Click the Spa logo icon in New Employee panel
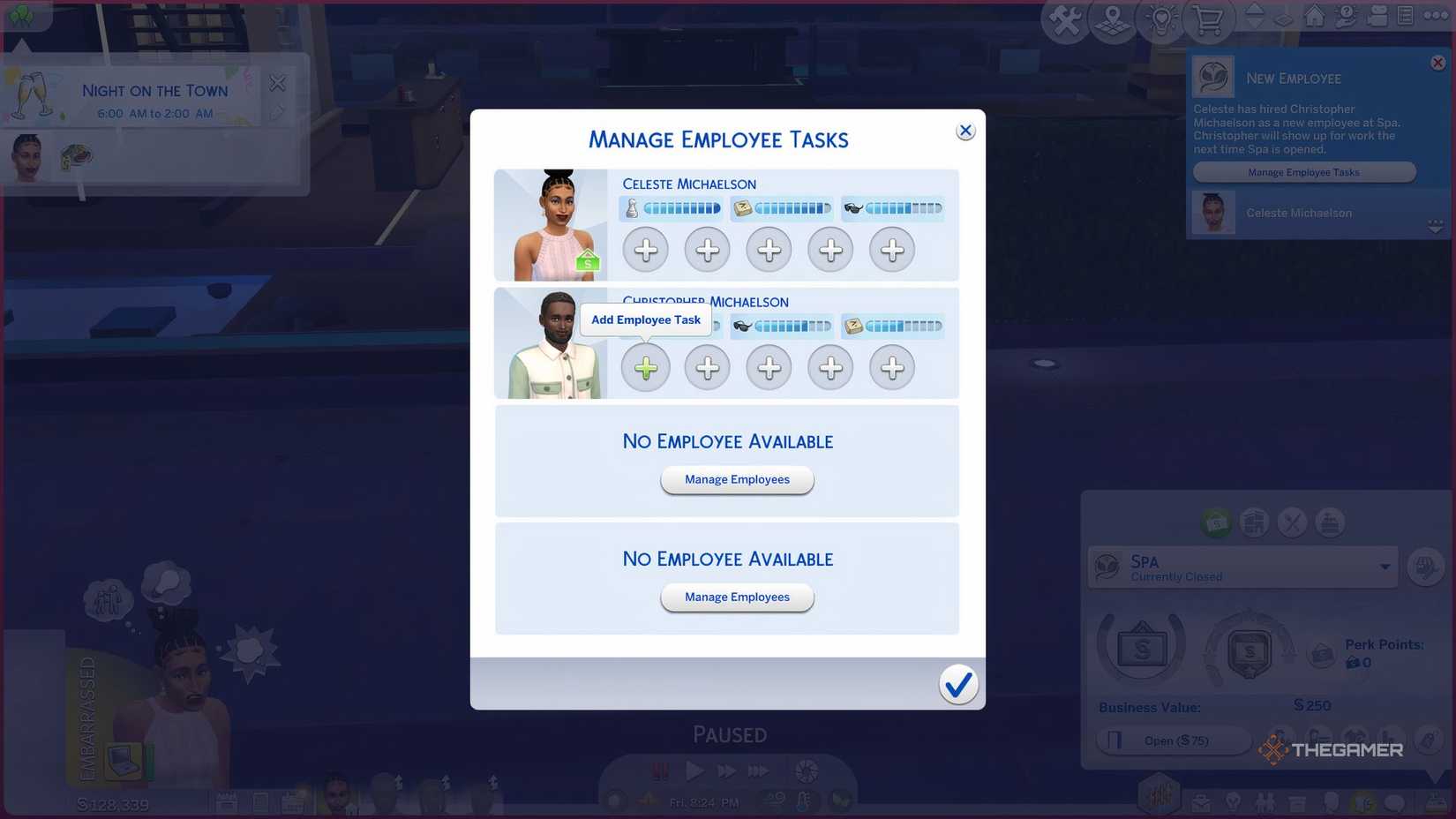The width and height of the screenshot is (1456, 819). [x=1213, y=76]
